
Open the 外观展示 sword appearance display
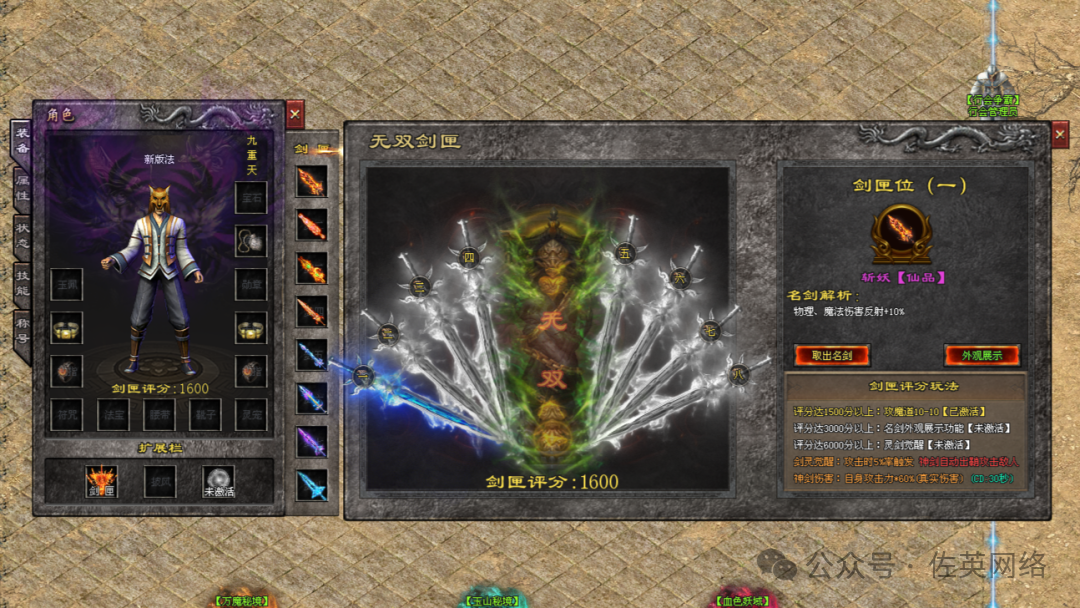coord(981,355)
